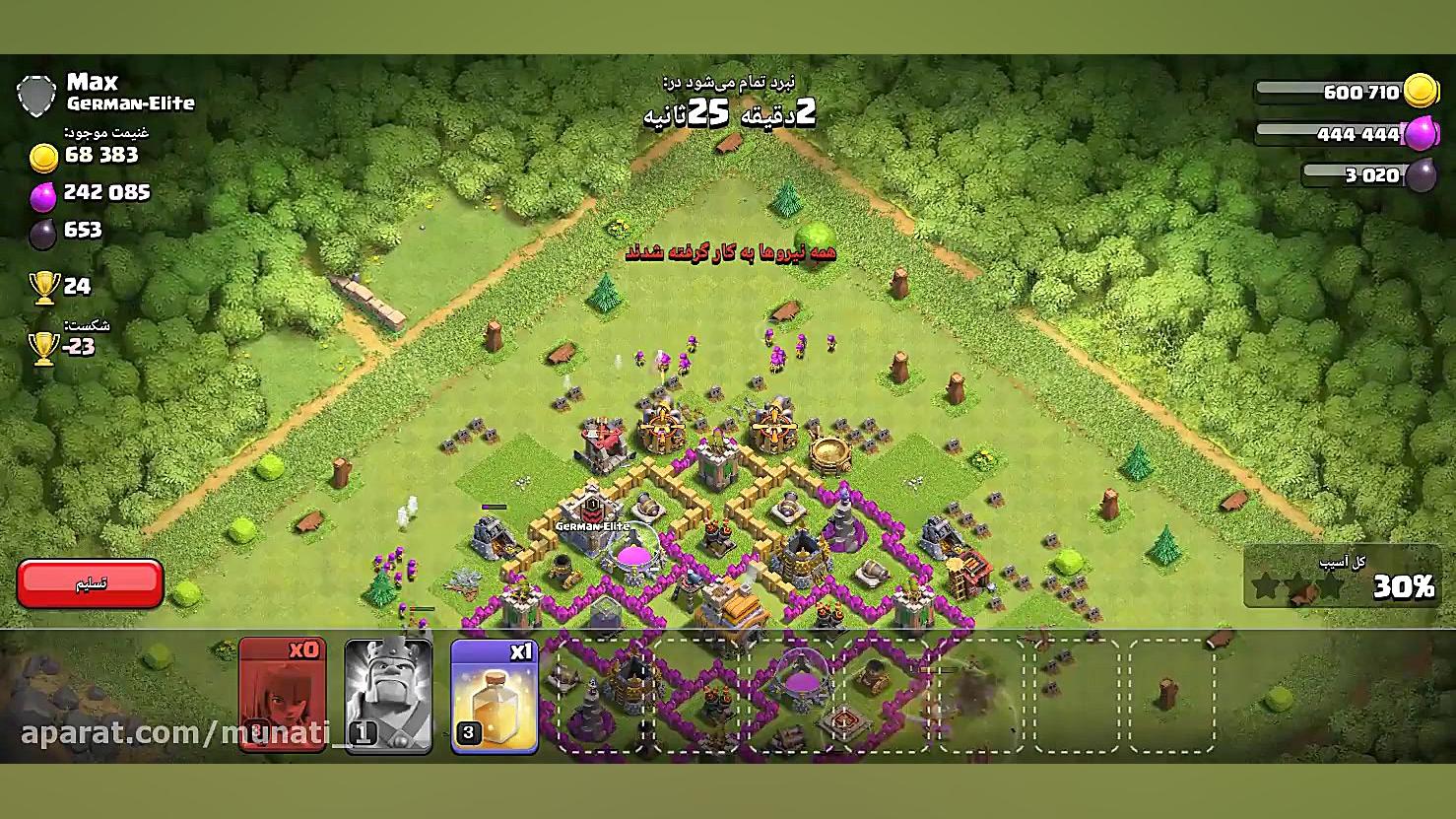This screenshot has width=1456, height=819.
Task: Click the 600 710 gold storage bar
Action: coord(1325,91)
